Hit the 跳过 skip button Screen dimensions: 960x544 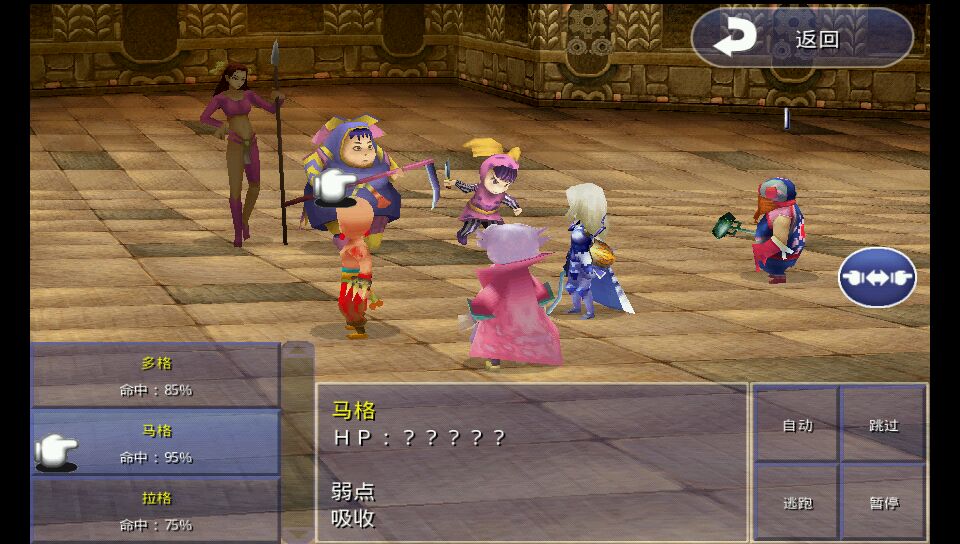pos(883,425)
